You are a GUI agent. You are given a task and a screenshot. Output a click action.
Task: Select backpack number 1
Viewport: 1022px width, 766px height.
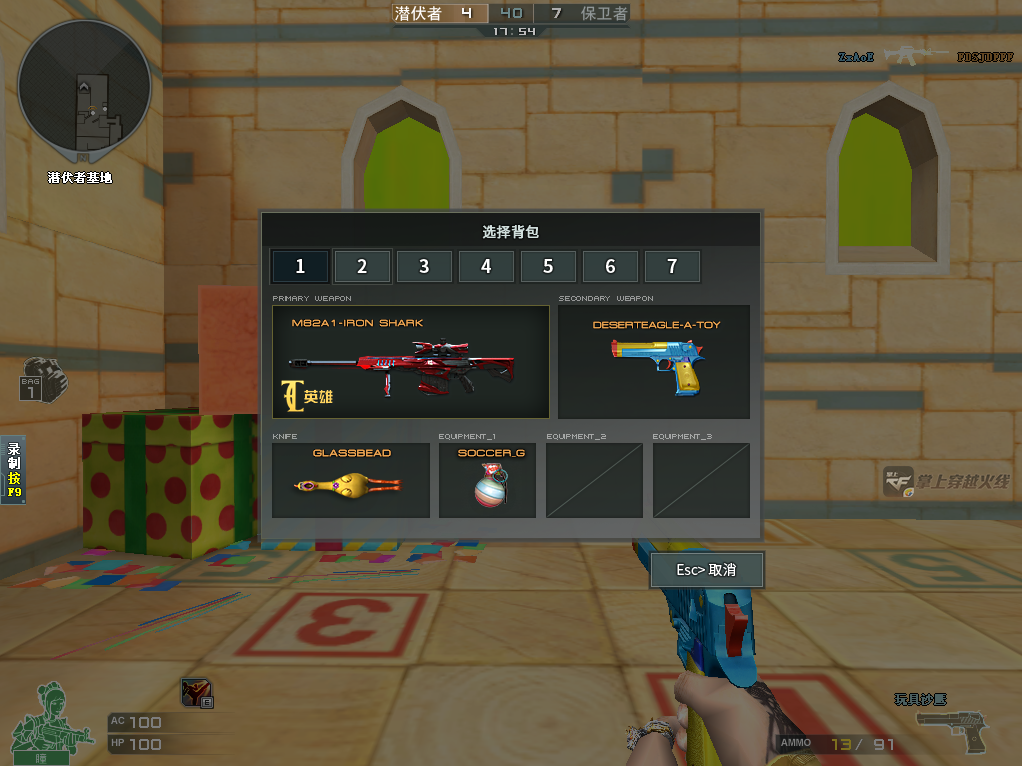pyautogui.click(x=299, y=267)
